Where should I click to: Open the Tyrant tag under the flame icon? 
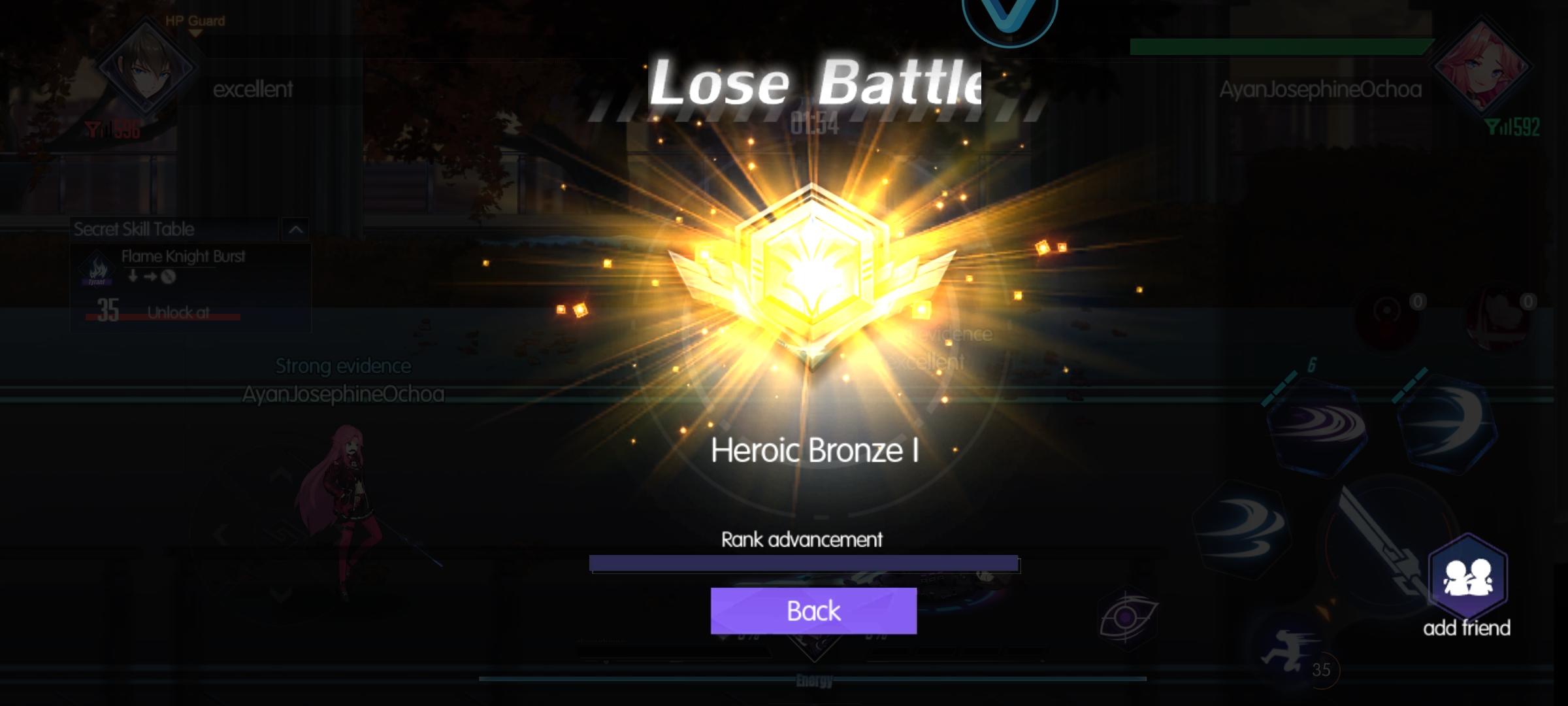click(96, 282)
